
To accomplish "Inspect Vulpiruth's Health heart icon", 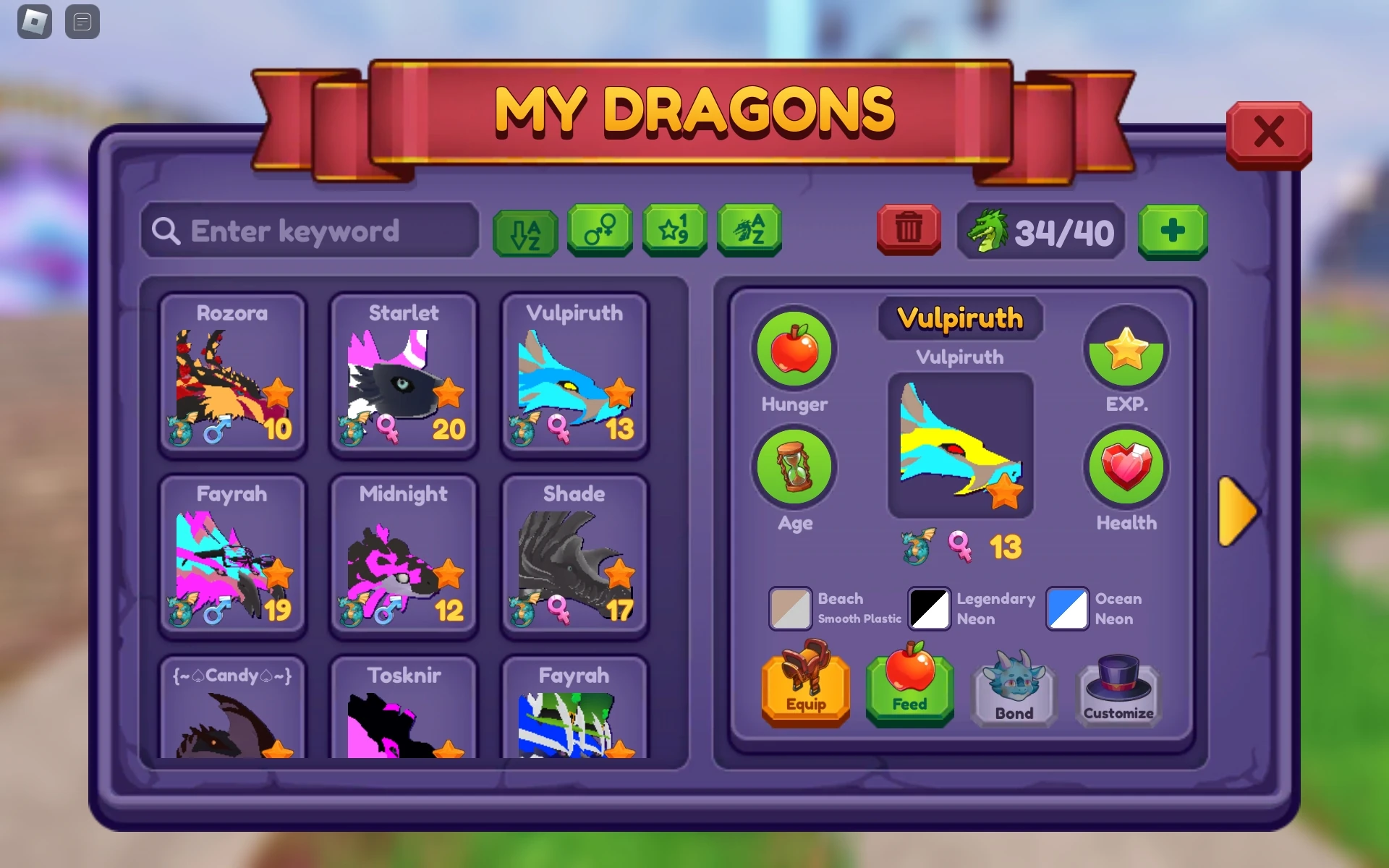I will click(x=1126, y=467).
